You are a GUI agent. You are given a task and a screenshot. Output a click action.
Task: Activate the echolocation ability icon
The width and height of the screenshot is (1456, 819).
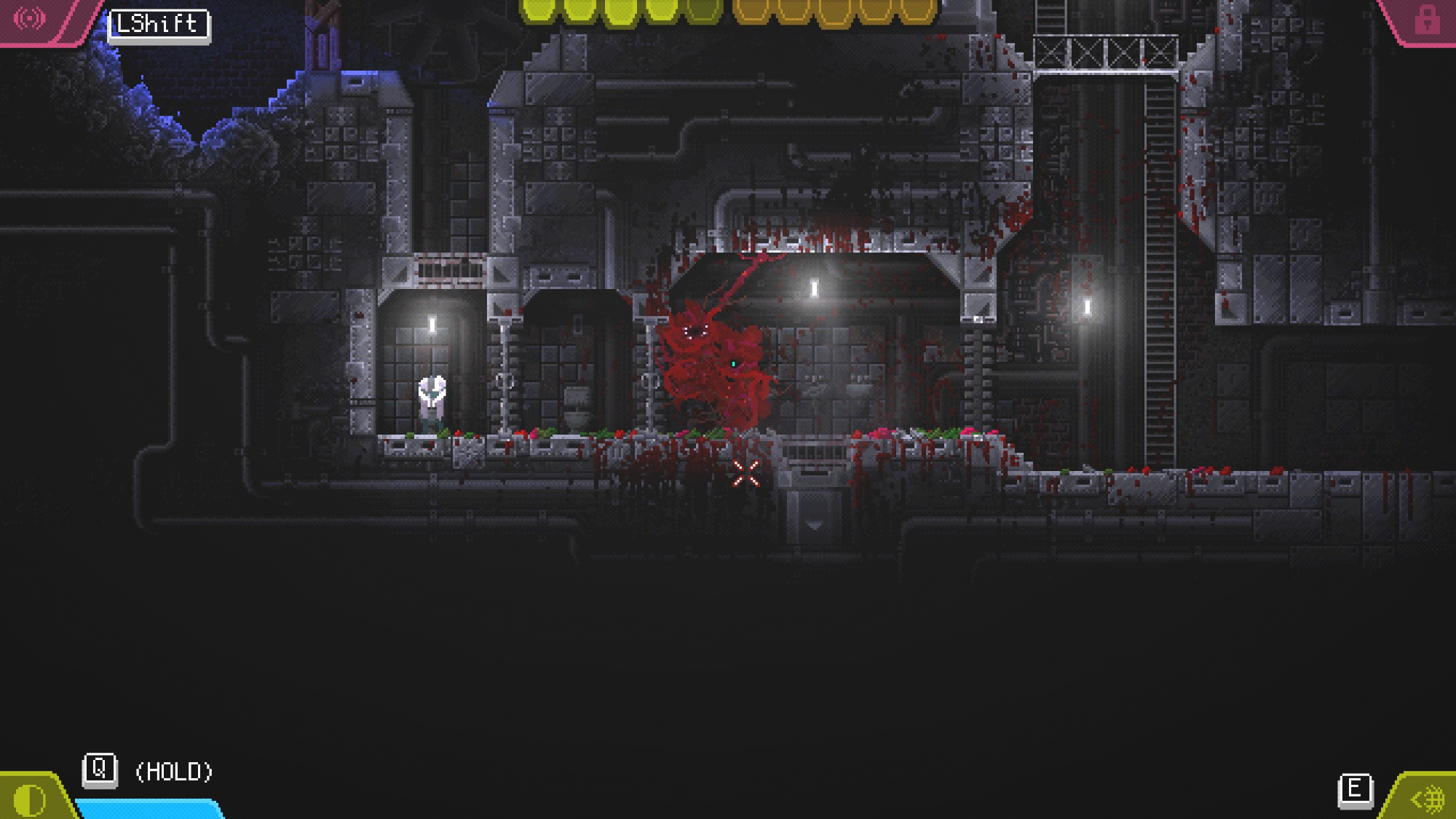30,18
